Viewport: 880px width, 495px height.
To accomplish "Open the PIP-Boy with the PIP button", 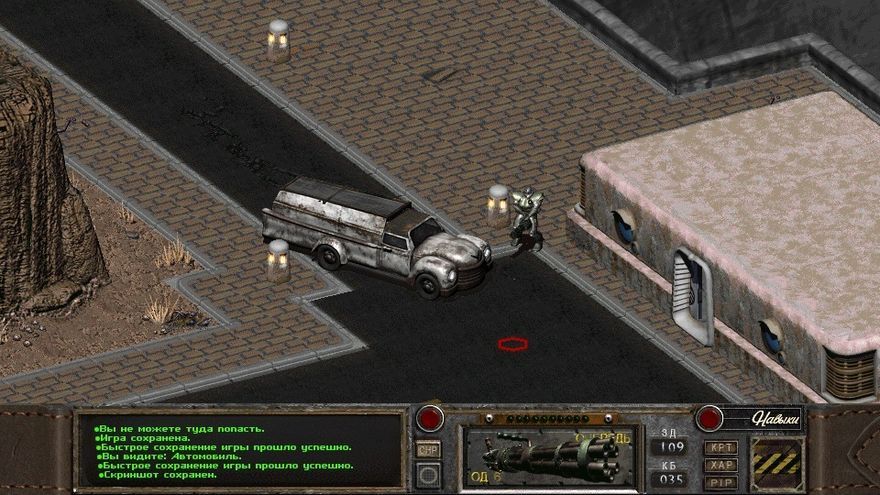I will (720, 482).
